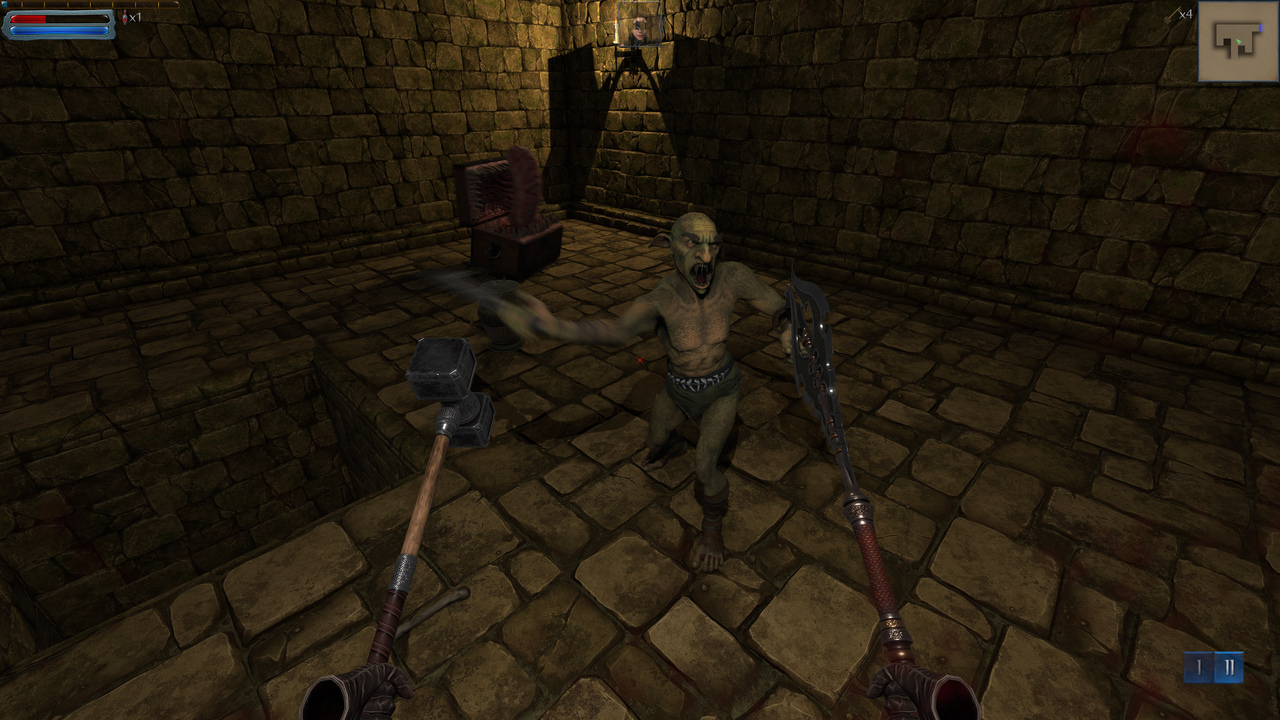Click the green player arrow on the minimap
Screen dimensions: 1280x720
(x=1239, y=41)
